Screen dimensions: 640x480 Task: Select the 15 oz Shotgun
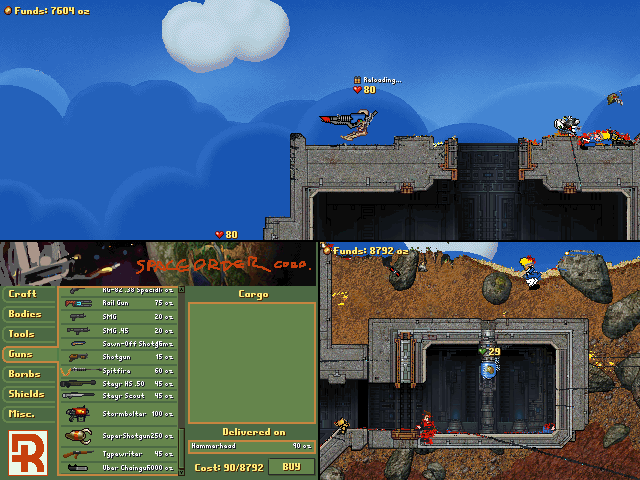(x=118, y=357)
